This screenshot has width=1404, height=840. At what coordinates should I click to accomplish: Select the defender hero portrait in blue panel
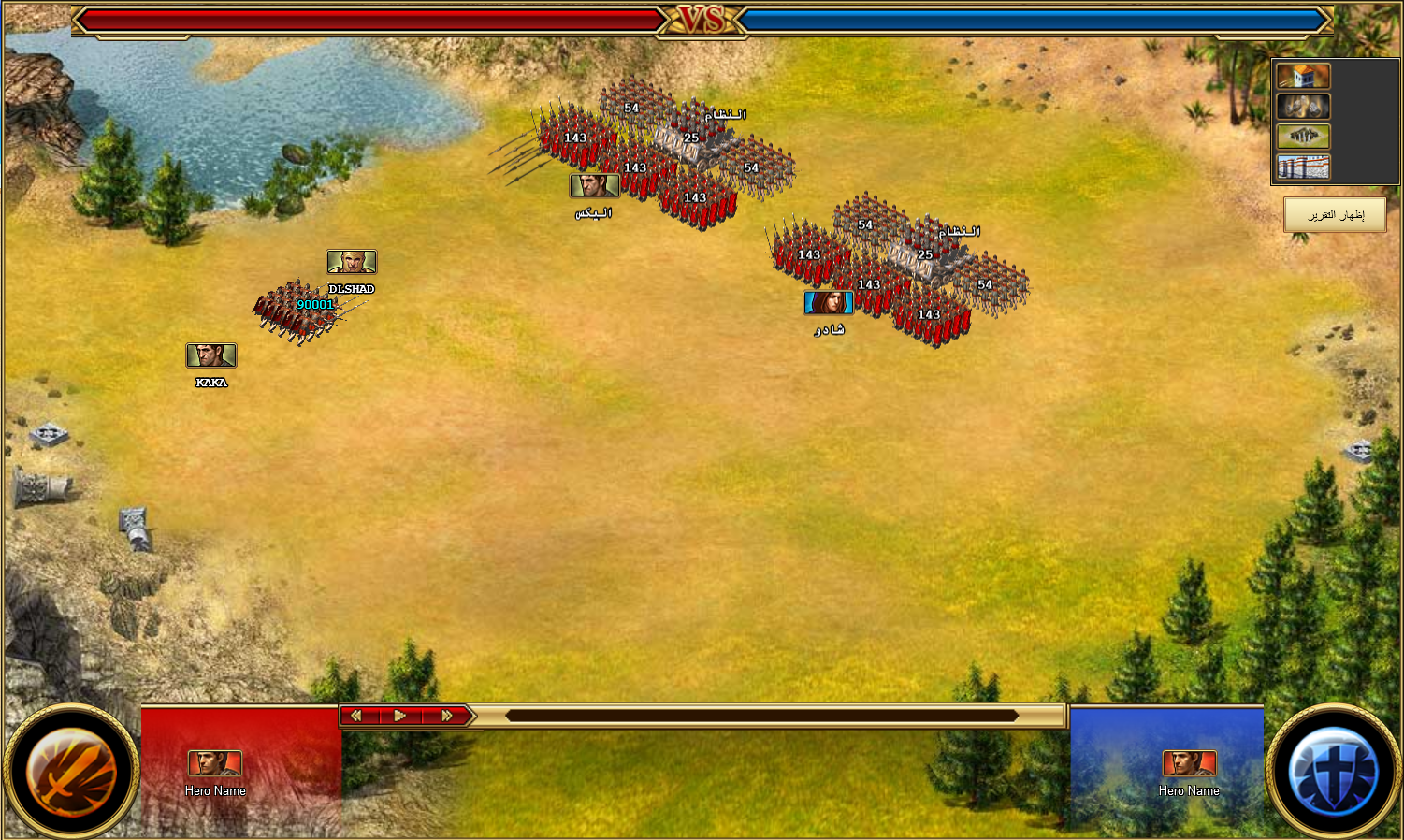[1189, 763]
